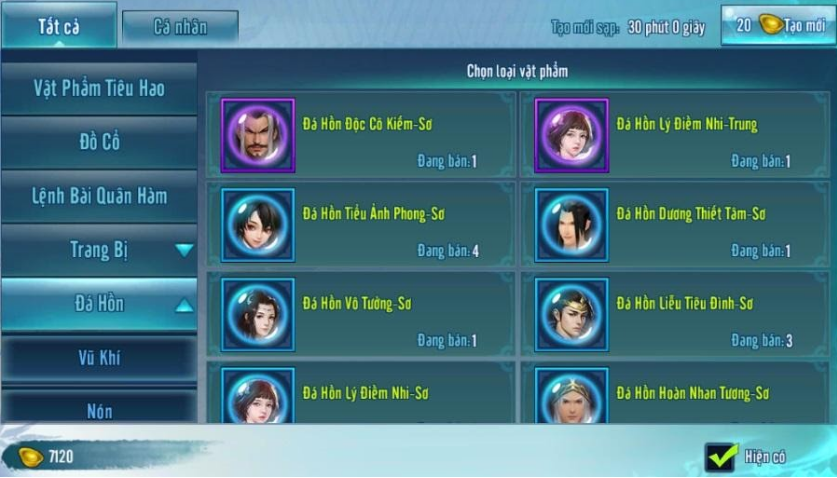Toggle the Hiện có checkbox
The width and height of the screenshot is (837, 478).
pos(720,457)
